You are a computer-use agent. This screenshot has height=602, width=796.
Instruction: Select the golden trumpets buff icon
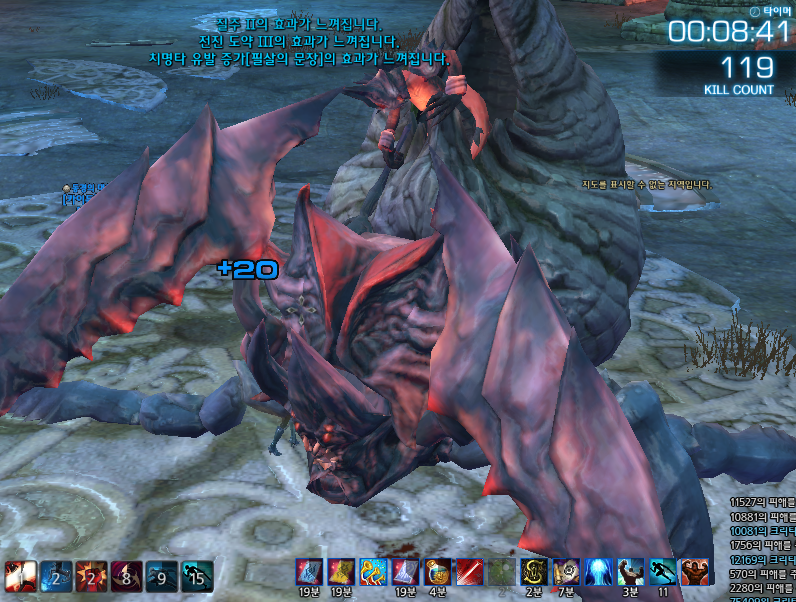pyautogui.click(x=373, y=572)
